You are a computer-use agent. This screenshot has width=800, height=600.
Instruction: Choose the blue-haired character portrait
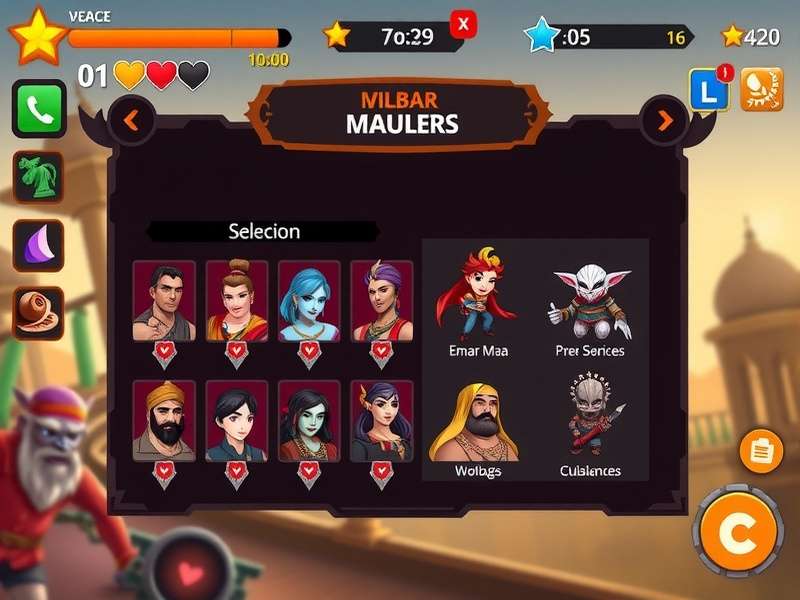click(x=309, y=300)
